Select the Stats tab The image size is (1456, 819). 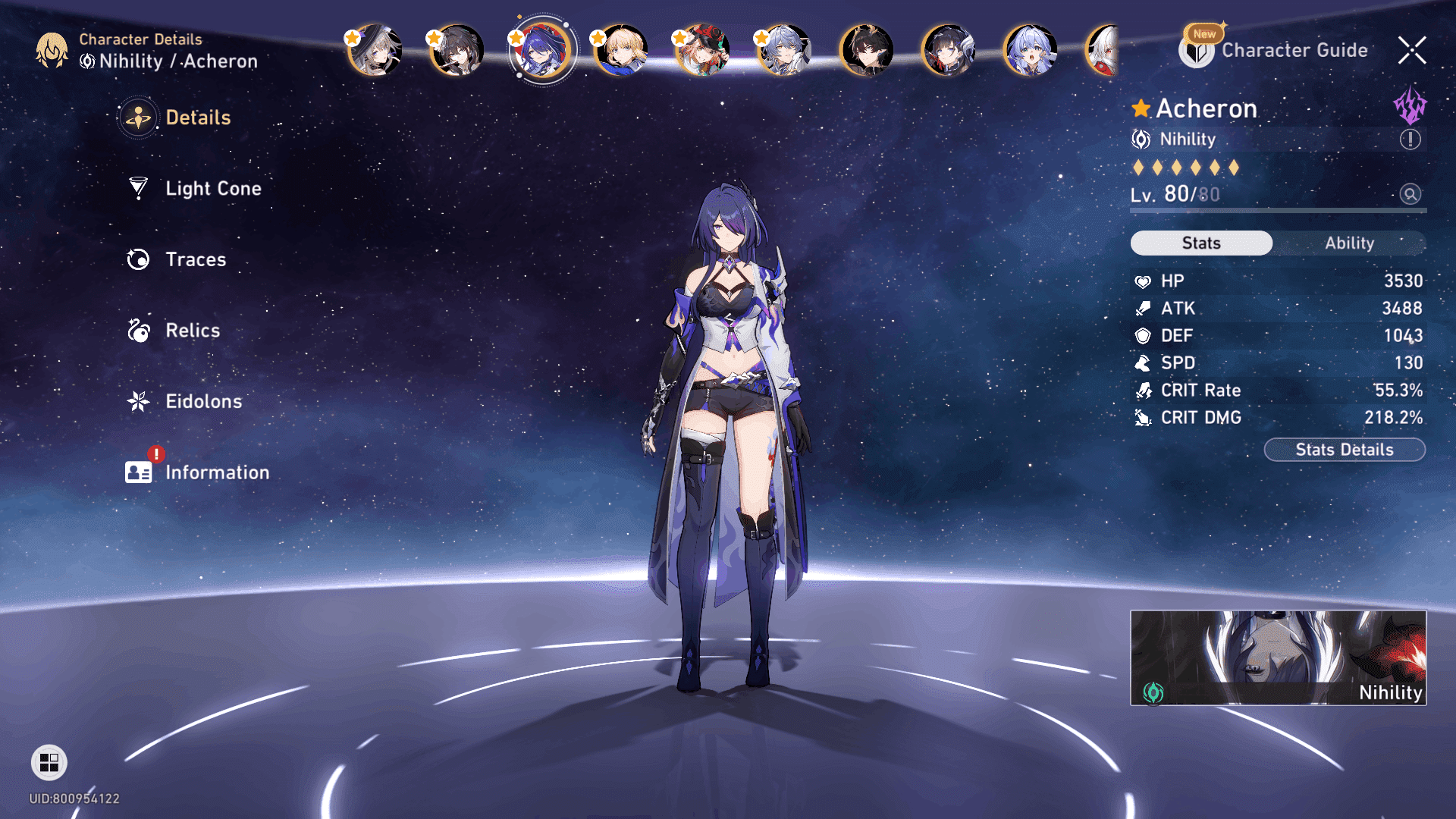(1201, 243)
